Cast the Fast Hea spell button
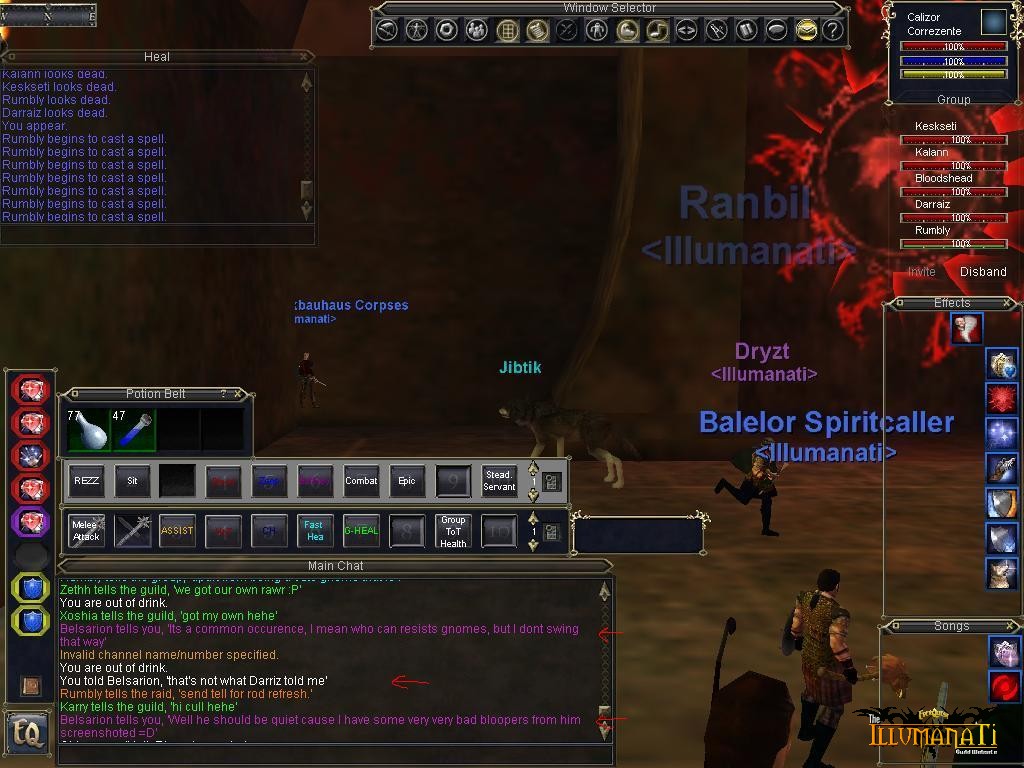This screenshot has width=1024, height=768. click(315, 531)
